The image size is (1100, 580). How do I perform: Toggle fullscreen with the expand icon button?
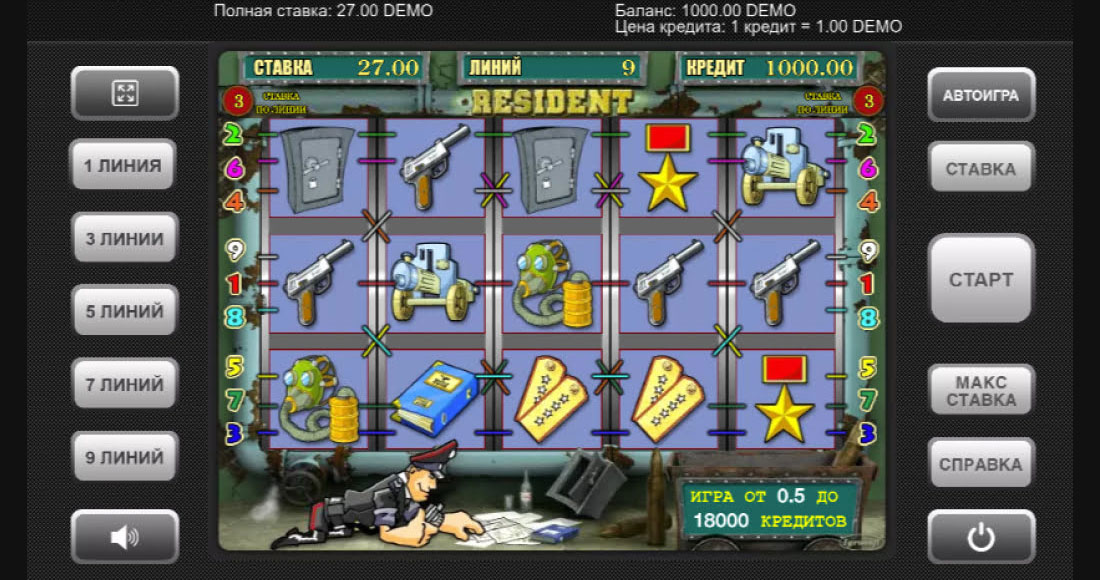pyautogui.click(x=124, y=94)
